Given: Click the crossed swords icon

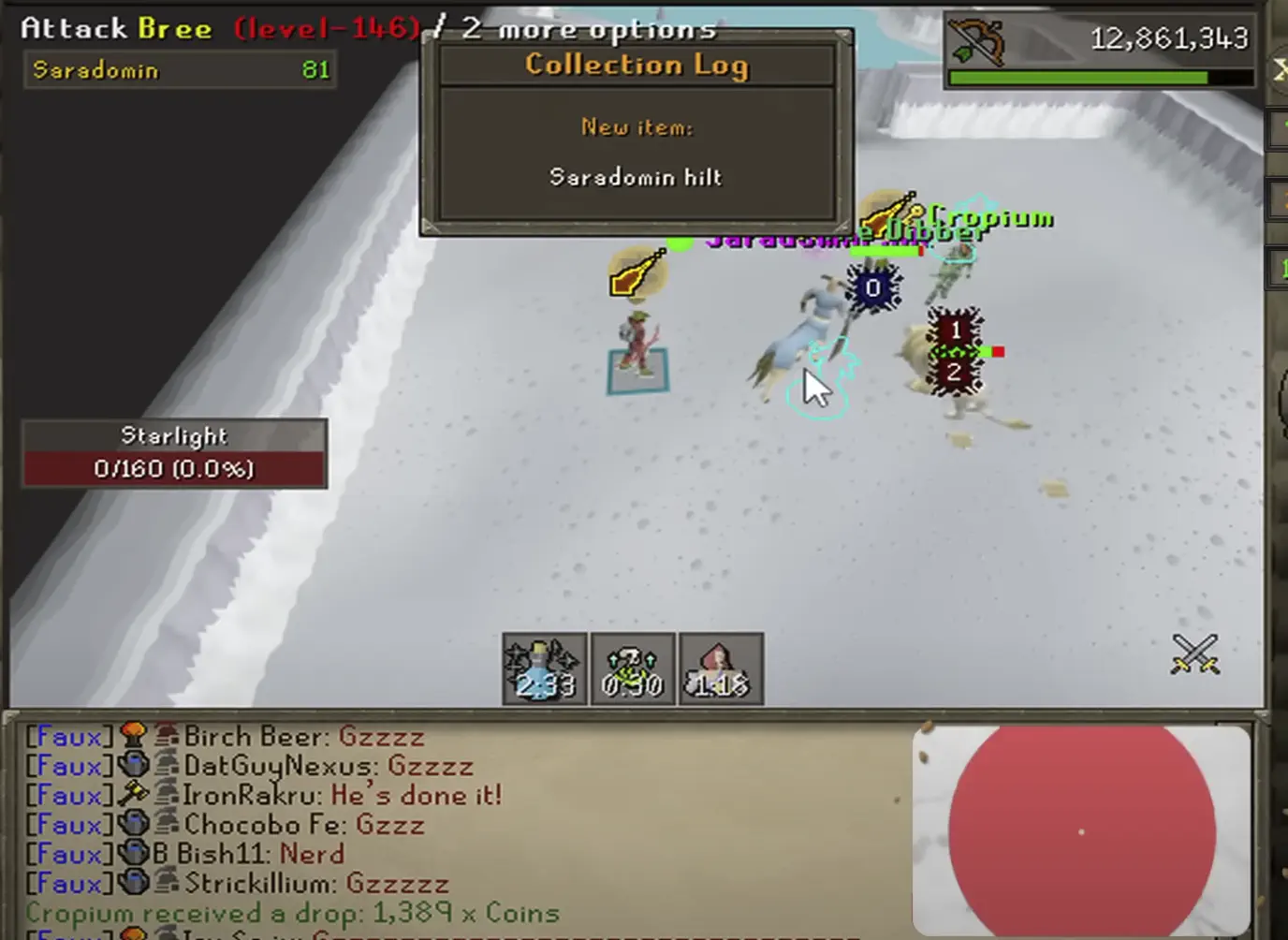Looking at the screenshot, I should coord(1195,654).
